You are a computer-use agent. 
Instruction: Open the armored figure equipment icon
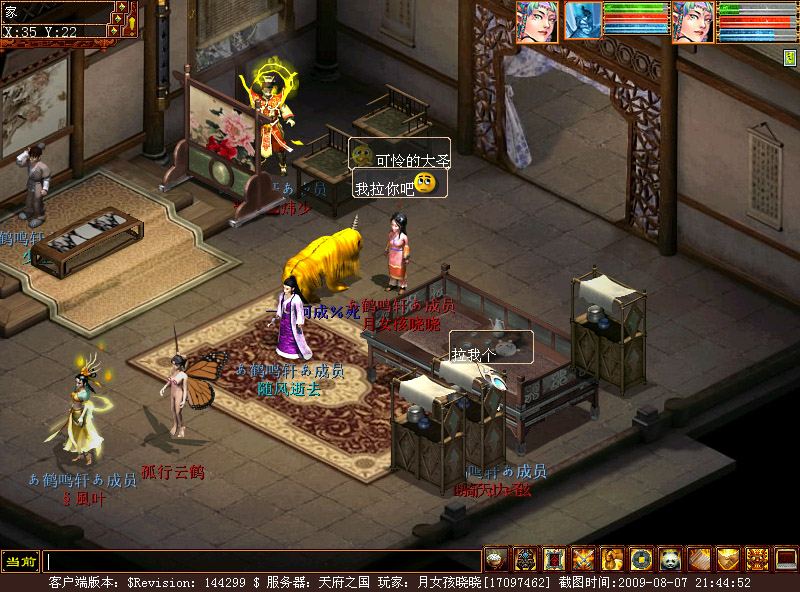tap(525, 559)
